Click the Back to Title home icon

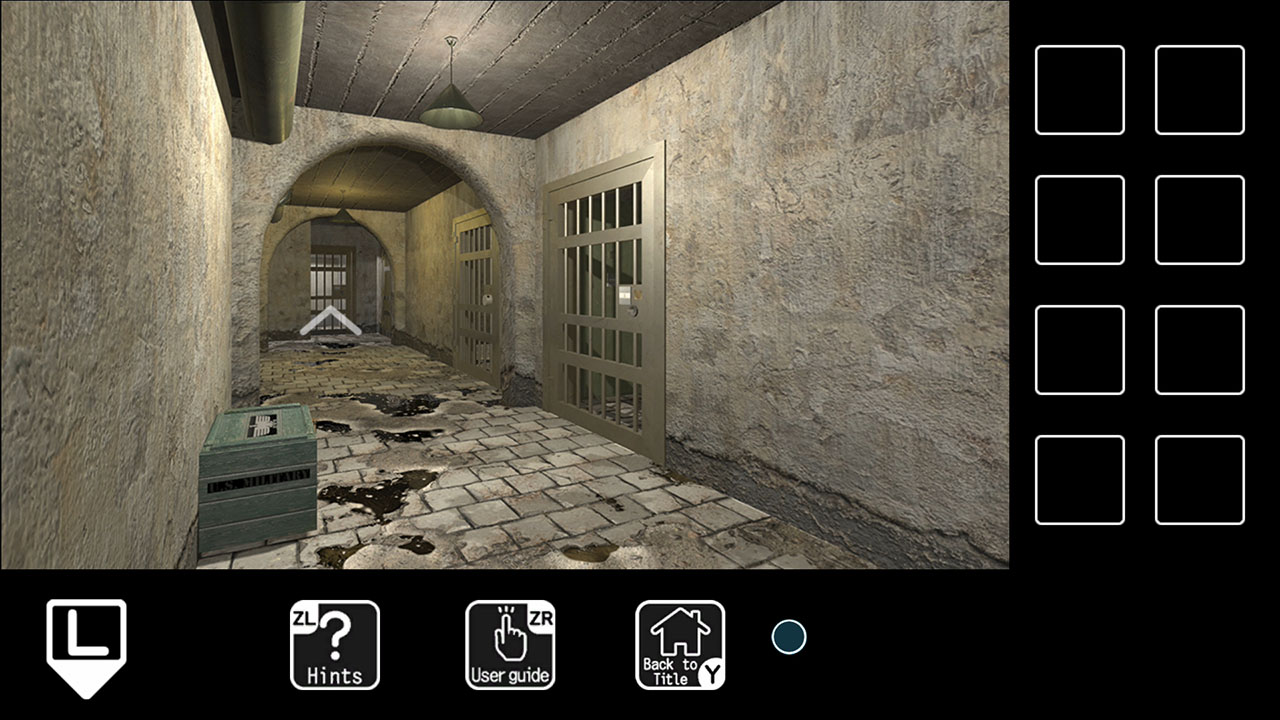click(x=680, y=645)
